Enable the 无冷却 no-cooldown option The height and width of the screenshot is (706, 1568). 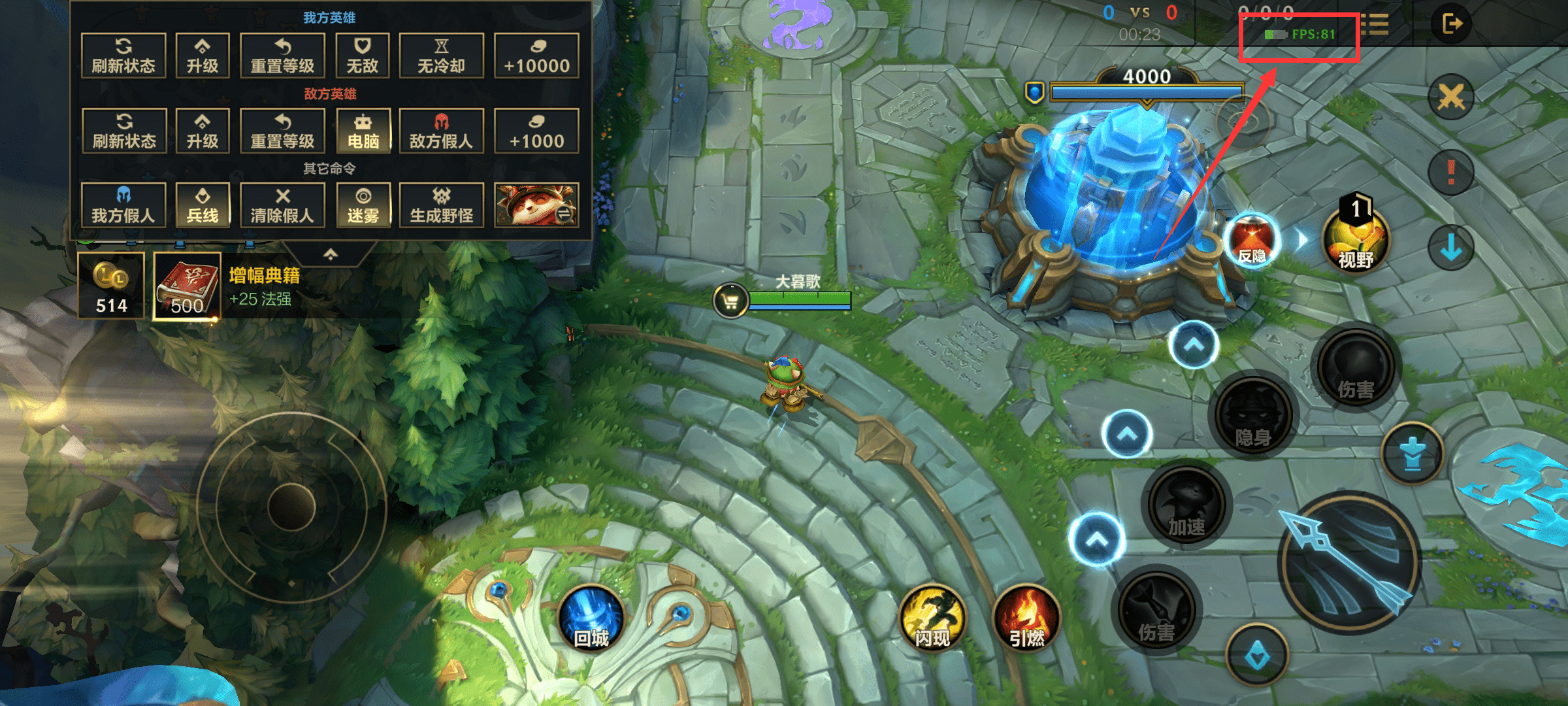441,56
